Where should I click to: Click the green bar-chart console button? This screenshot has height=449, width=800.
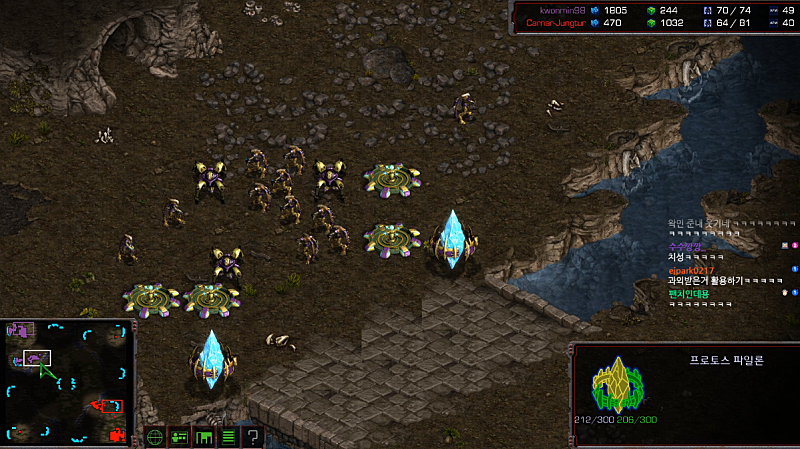(204, 437)
